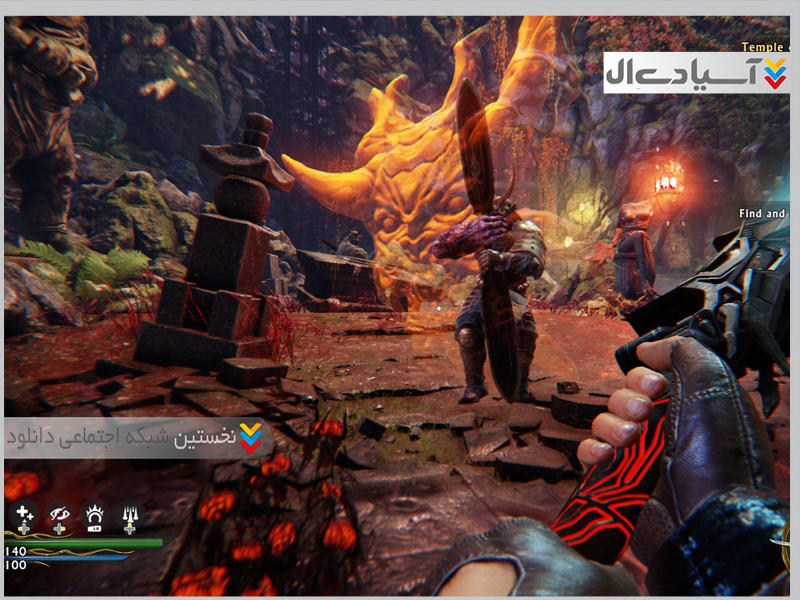Open the Persian site logo watermark banner
The height and width of the screenshot is (600, 800).
tap(696, 72)
